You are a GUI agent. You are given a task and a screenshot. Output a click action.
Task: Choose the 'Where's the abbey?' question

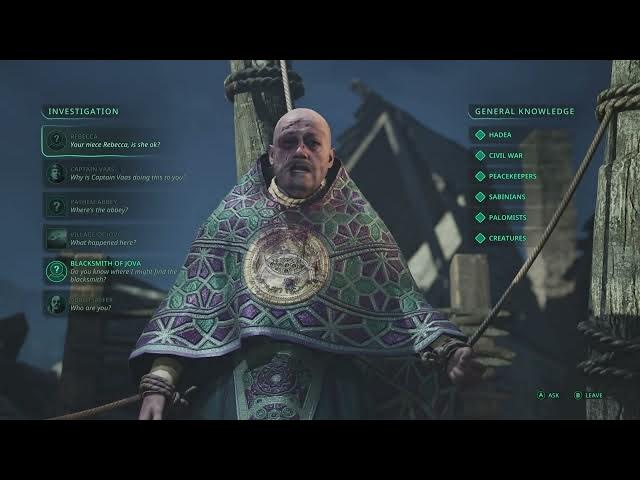[x=105, y=205]
